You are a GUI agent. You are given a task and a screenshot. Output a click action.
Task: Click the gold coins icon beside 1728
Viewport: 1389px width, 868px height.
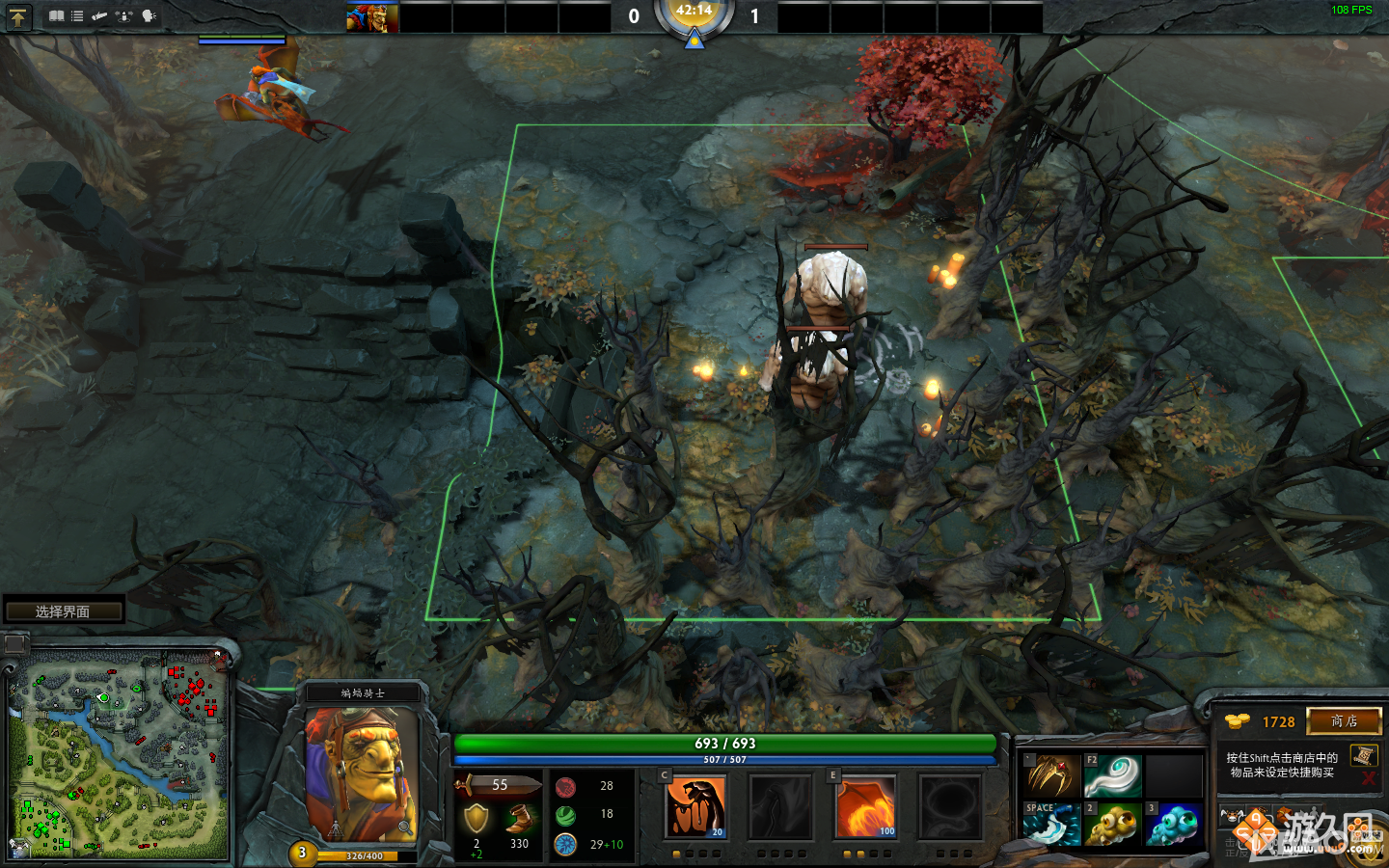[1237, 720]
